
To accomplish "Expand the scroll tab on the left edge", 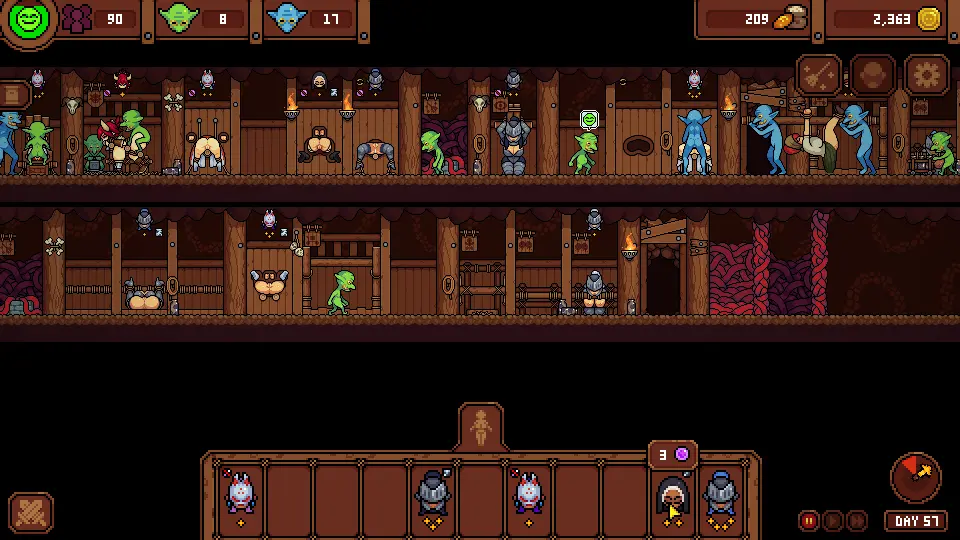I will 13,95.
